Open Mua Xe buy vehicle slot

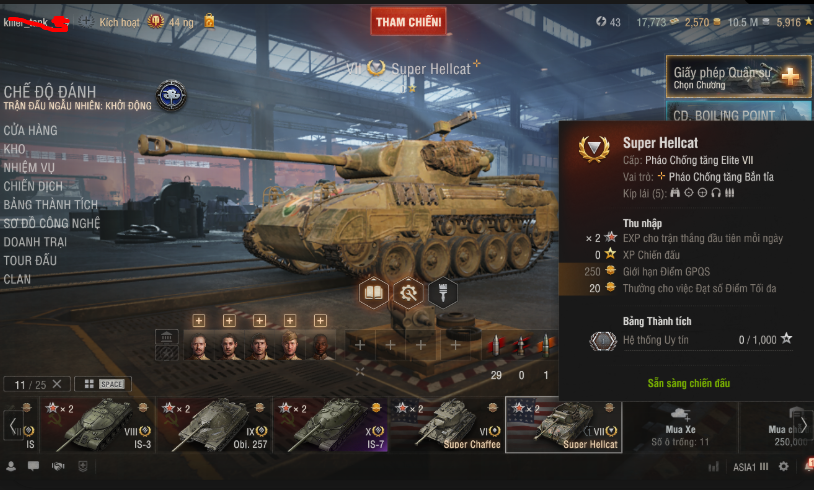(x=679, y=424)
